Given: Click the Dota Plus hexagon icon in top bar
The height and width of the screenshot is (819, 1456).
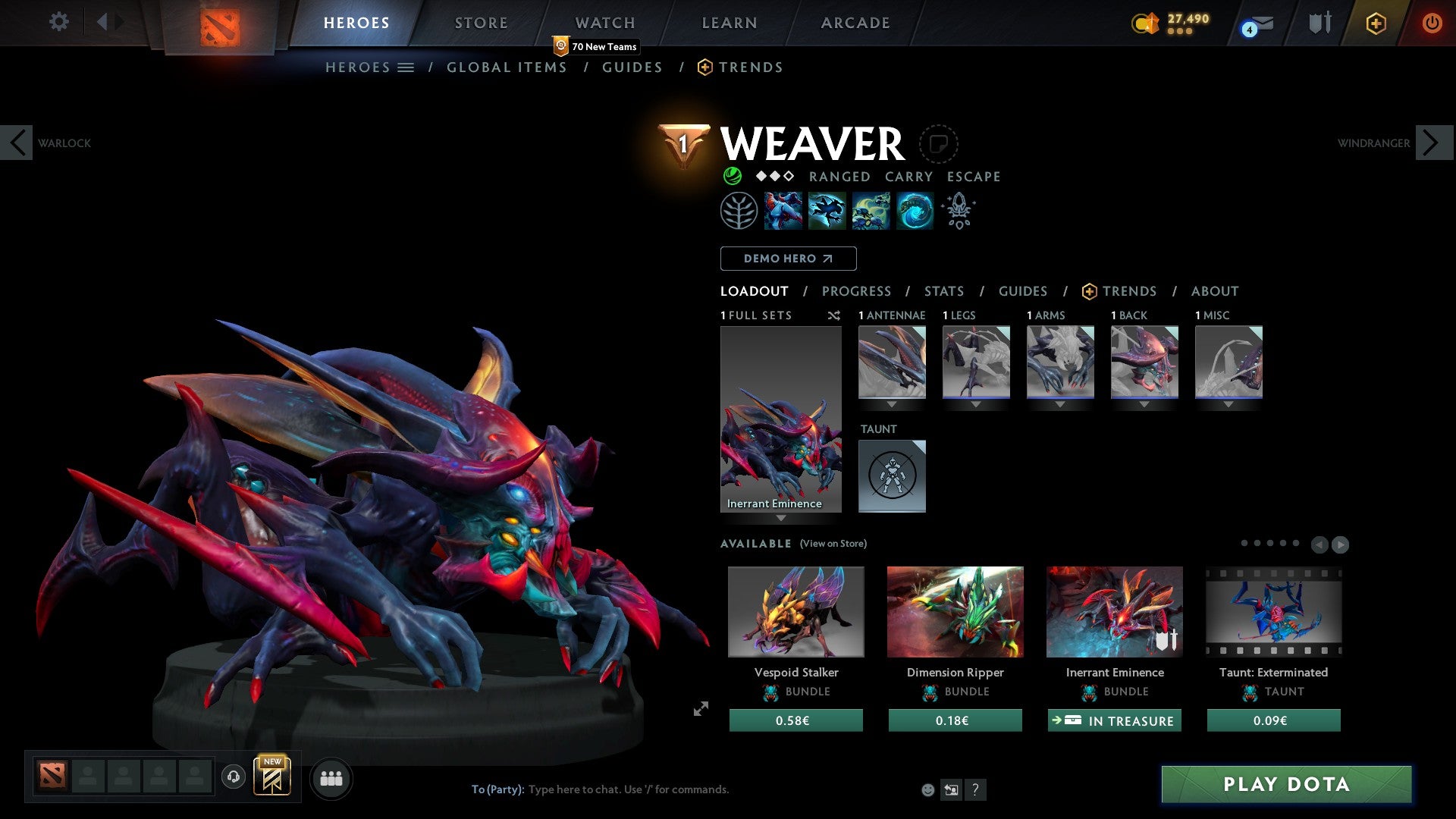Looking at the screenshot, I should pyautogui.click(x=1375, y=24).
